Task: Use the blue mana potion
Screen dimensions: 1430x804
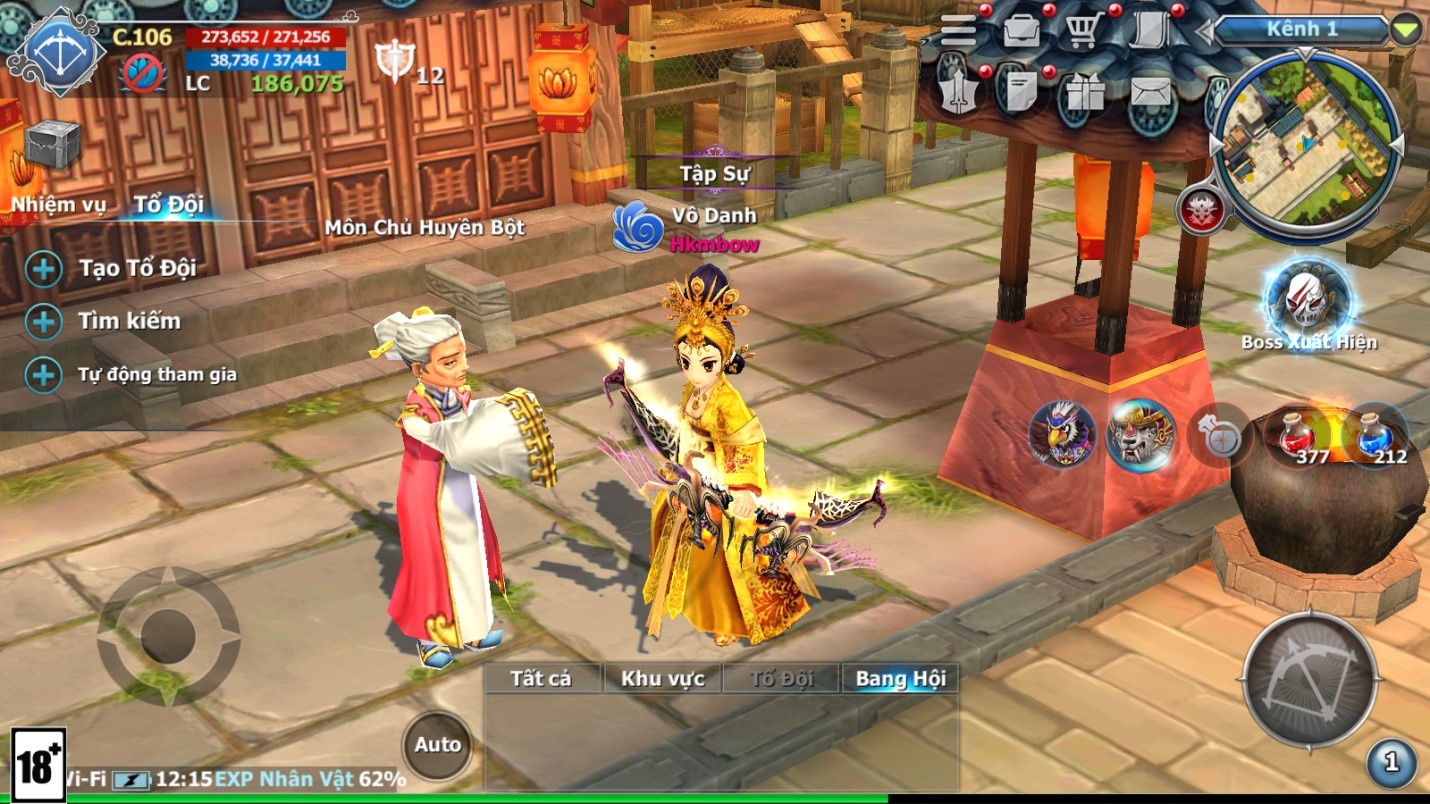Action: click(x=1375, y=436)
